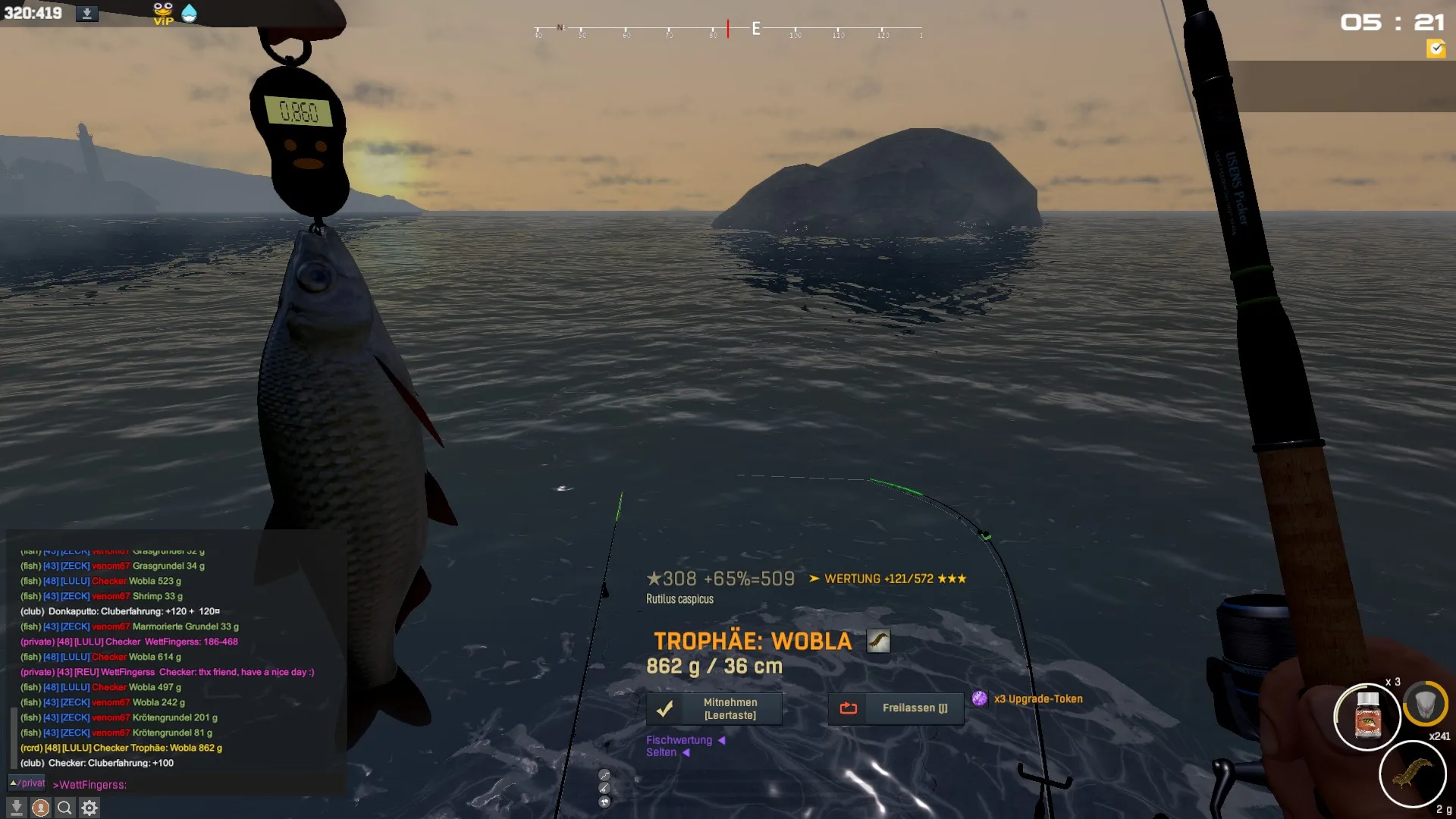The width and height of the screenshot is (1456, 819).
Task: Release the fish using the Freilassen button
Action: pos(896,708)
